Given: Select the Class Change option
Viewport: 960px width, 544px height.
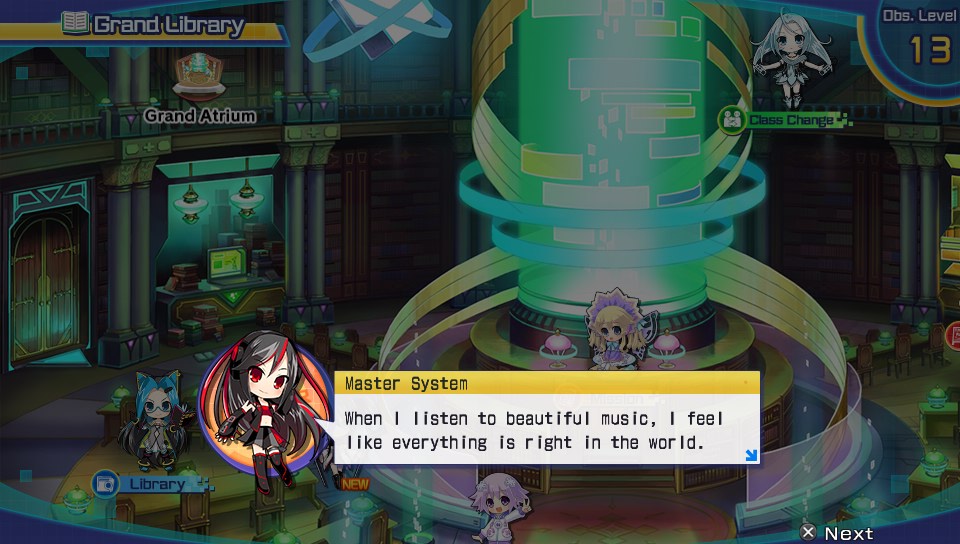Looking at the screenshot, I should tap(785, 121).
